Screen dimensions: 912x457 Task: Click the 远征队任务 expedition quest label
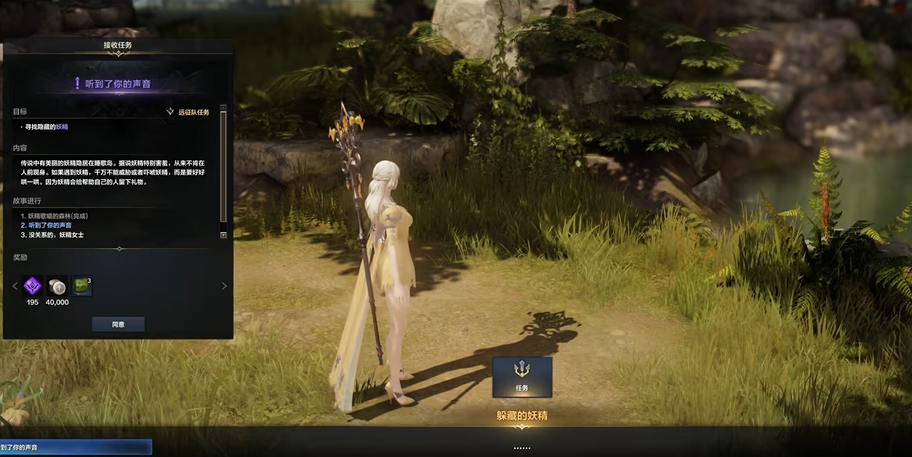tap(188, 112)
